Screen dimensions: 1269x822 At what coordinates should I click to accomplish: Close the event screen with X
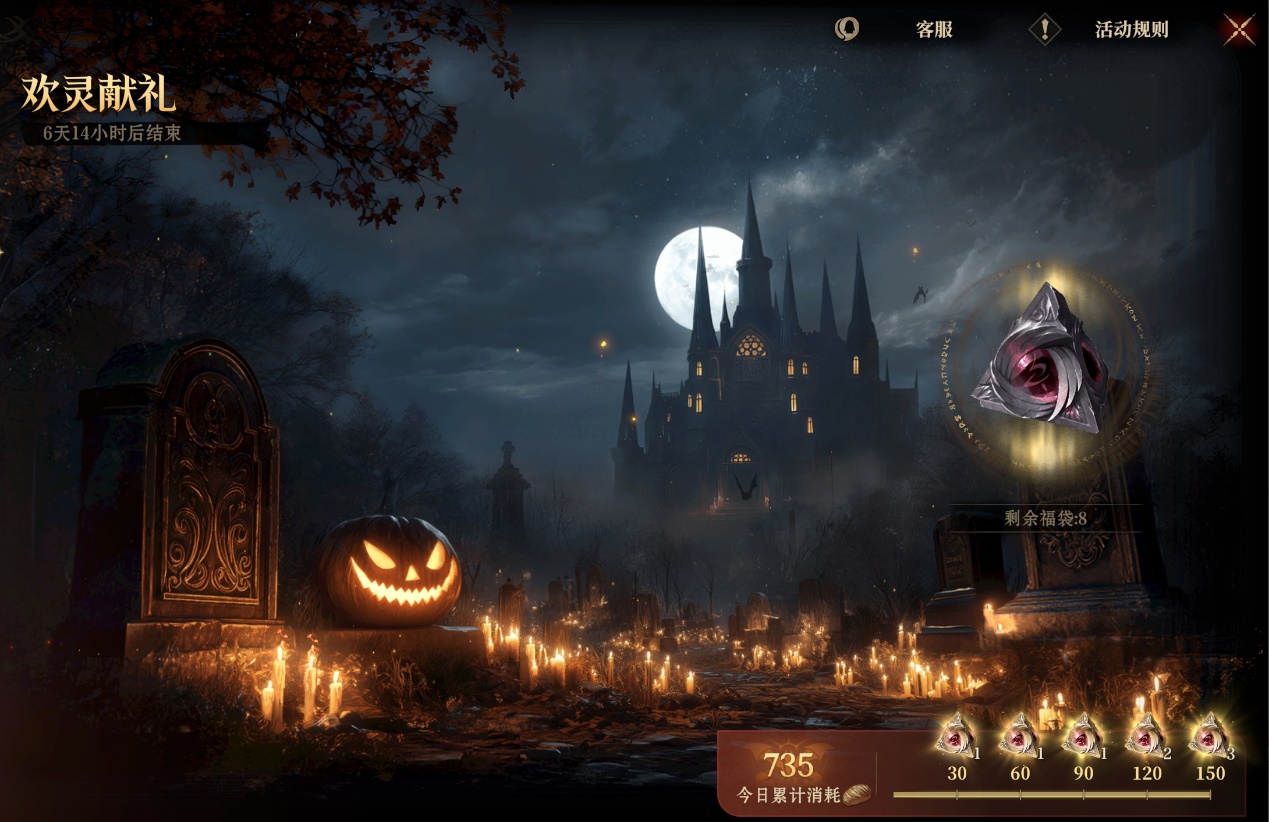click(1239, 29)
